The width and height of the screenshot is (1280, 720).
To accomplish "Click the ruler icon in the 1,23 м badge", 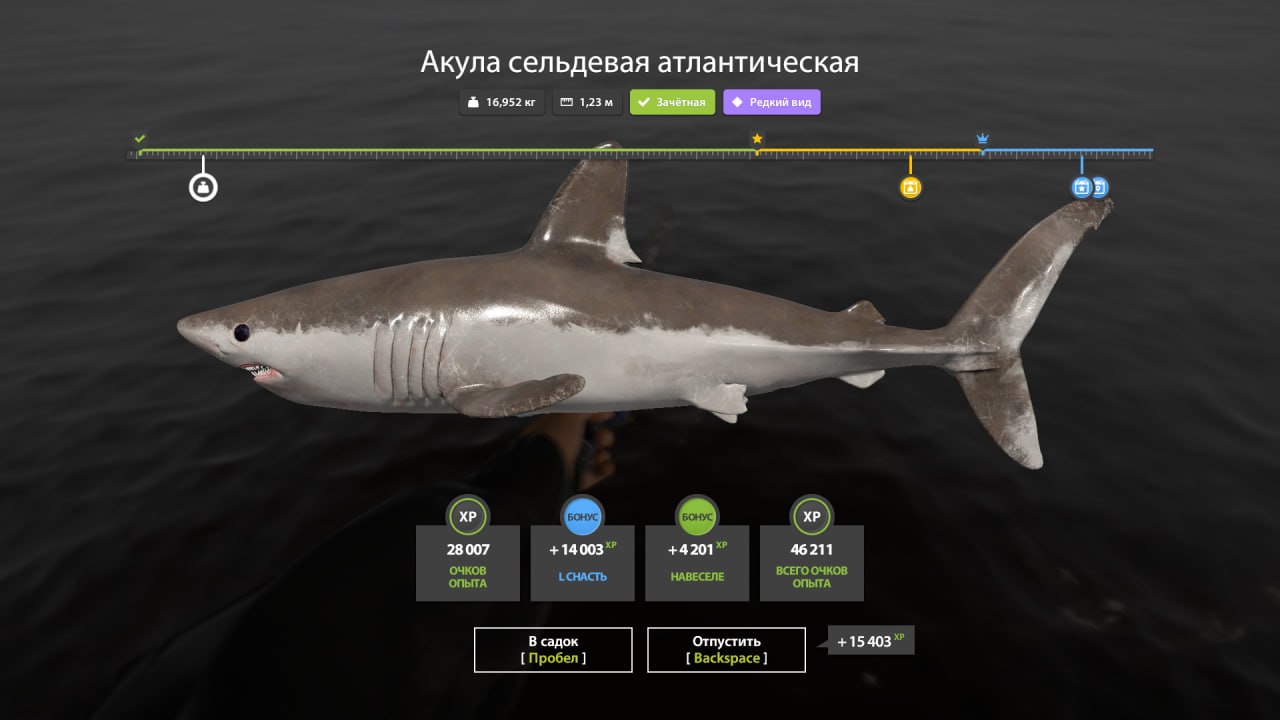I will point(568,101).
